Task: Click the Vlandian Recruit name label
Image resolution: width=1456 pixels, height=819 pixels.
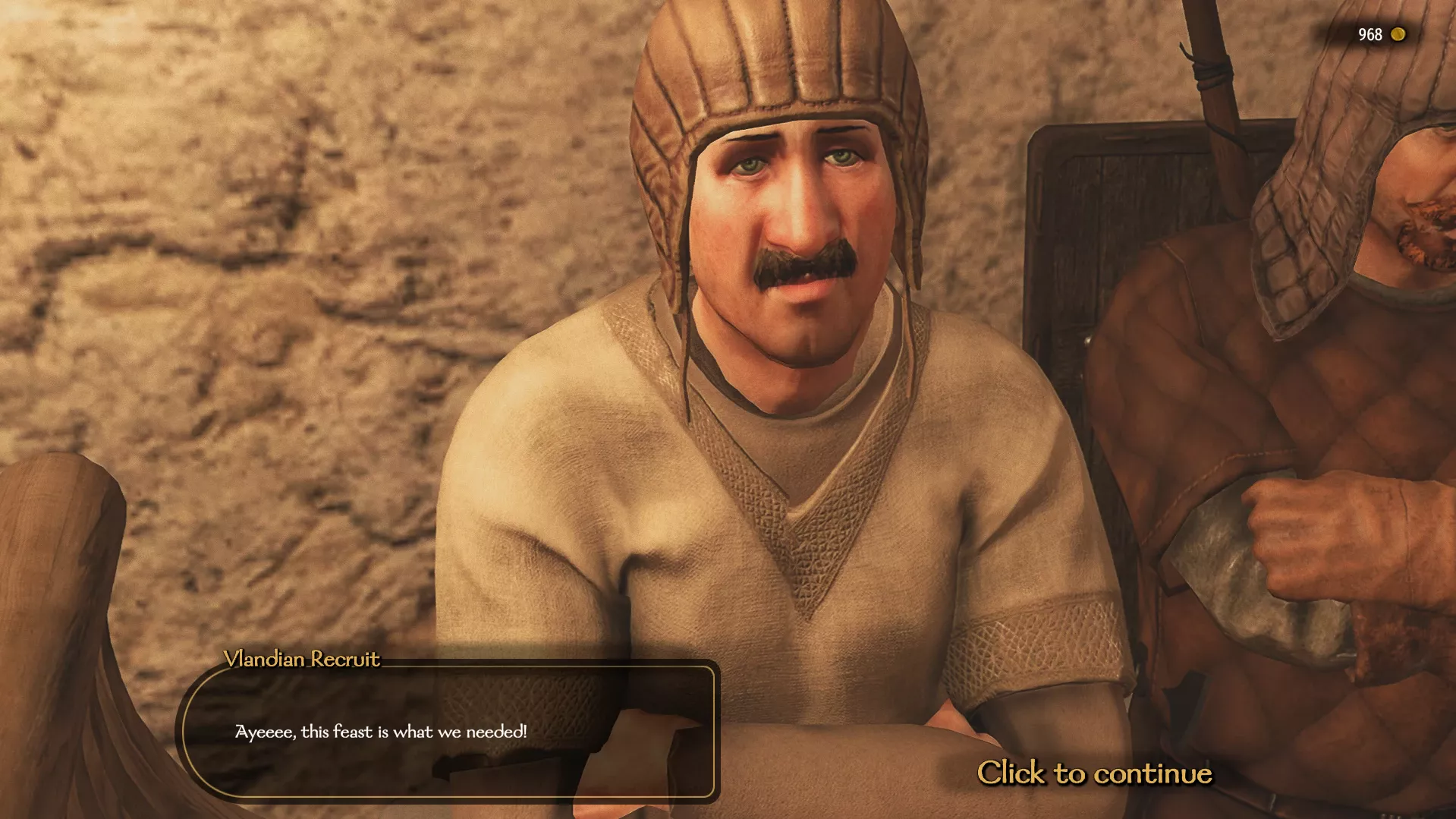Action: 300,660
